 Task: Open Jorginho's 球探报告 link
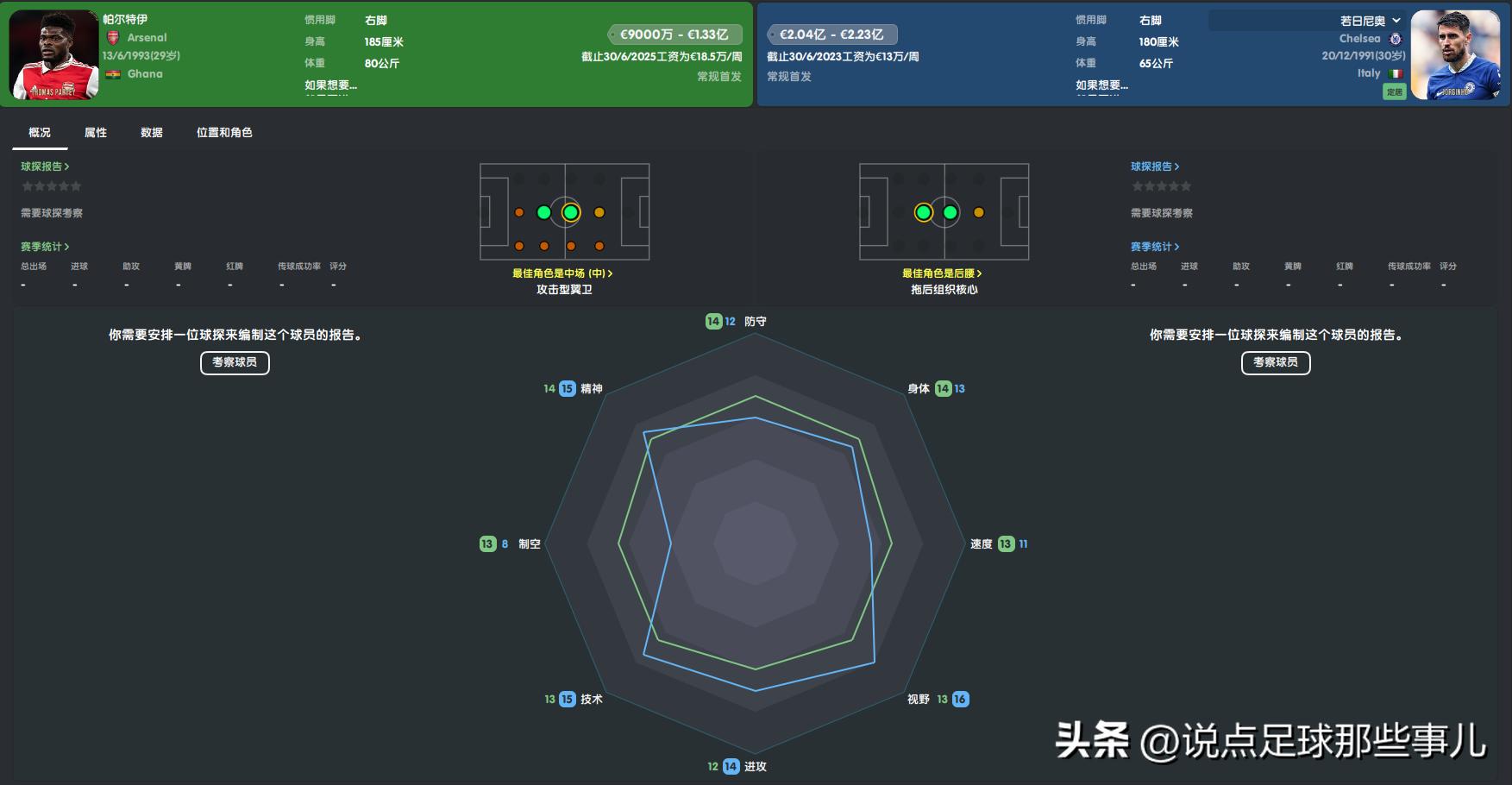click(x=1155, y=166)
